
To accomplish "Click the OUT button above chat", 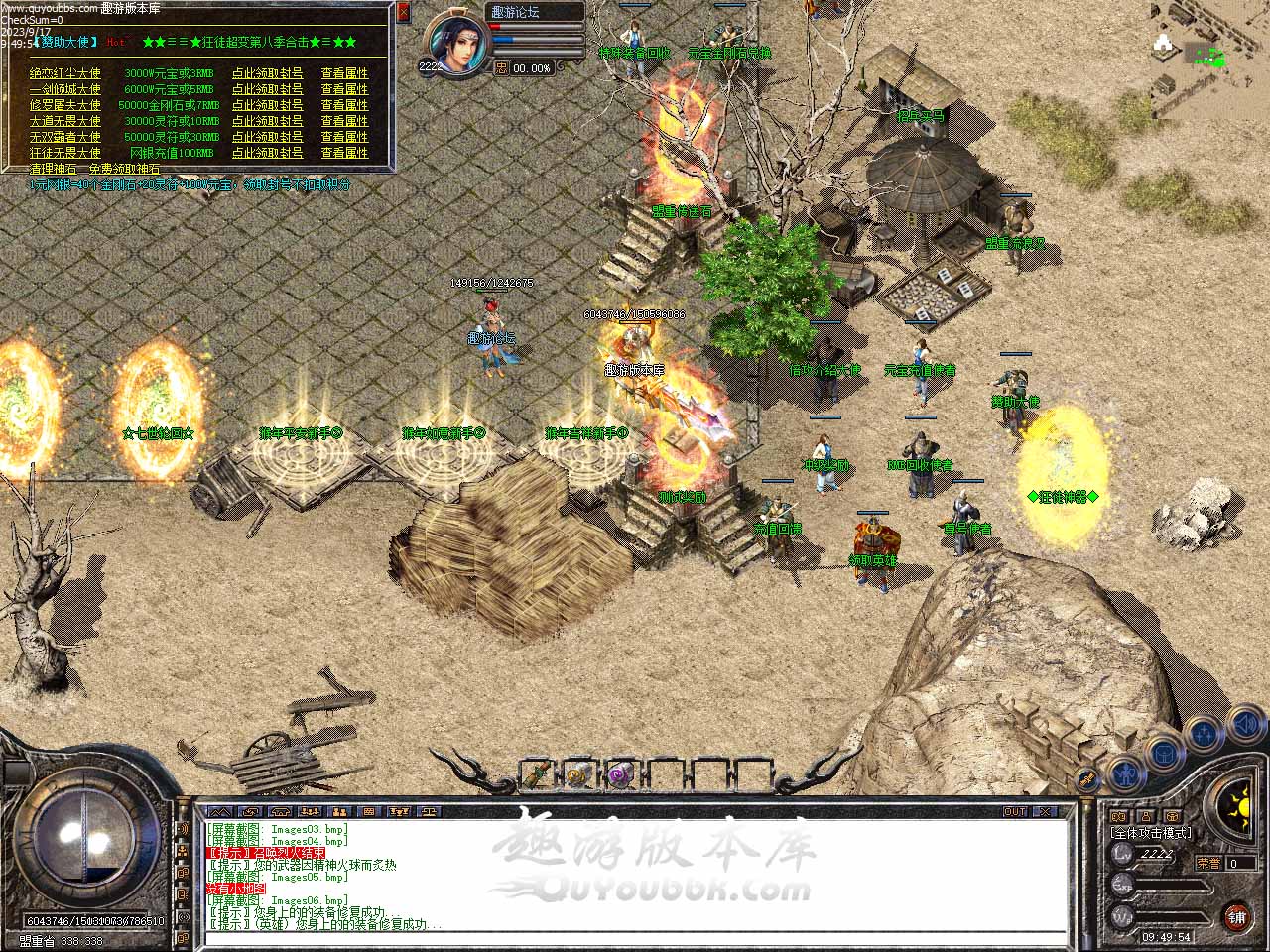I will click(1014, 812).
